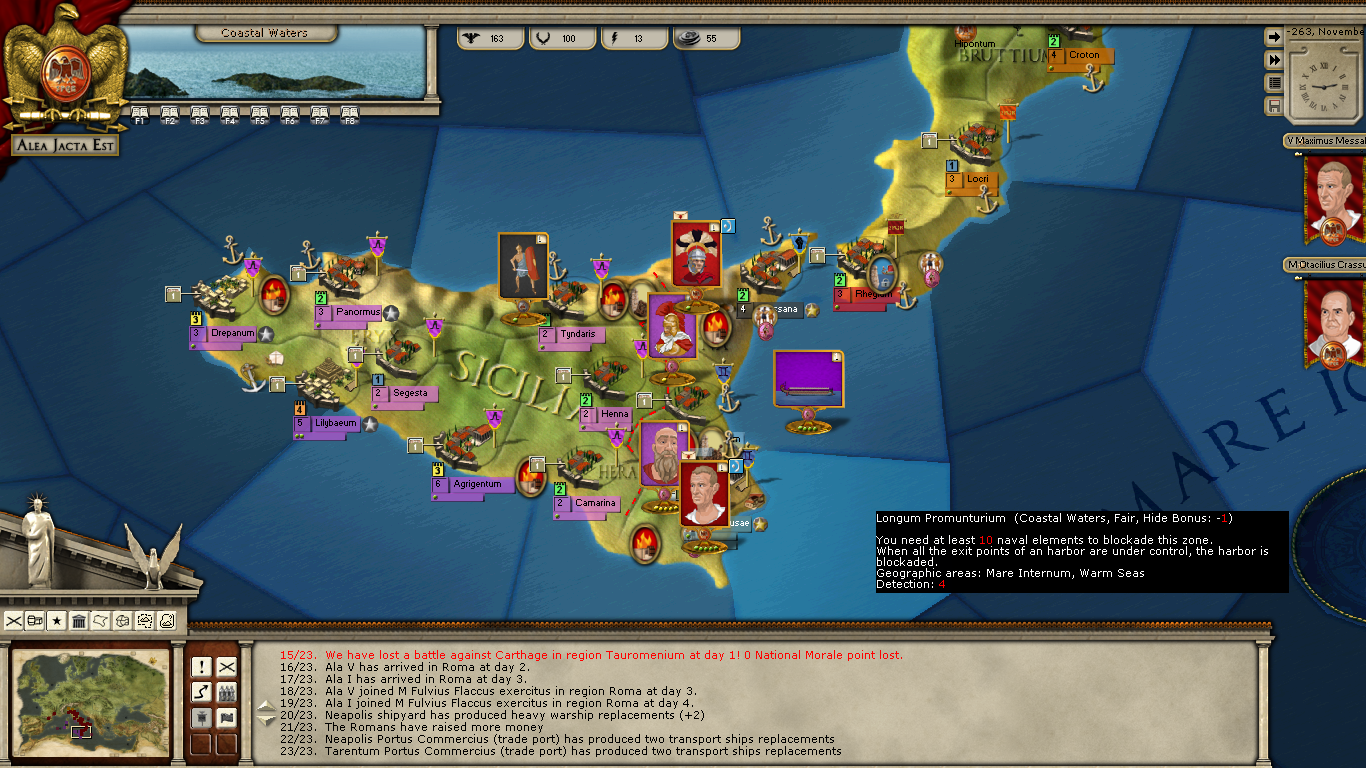Filter messages with the flag button
Screen dimensions: 1366x768
click(x=227, y=717)
